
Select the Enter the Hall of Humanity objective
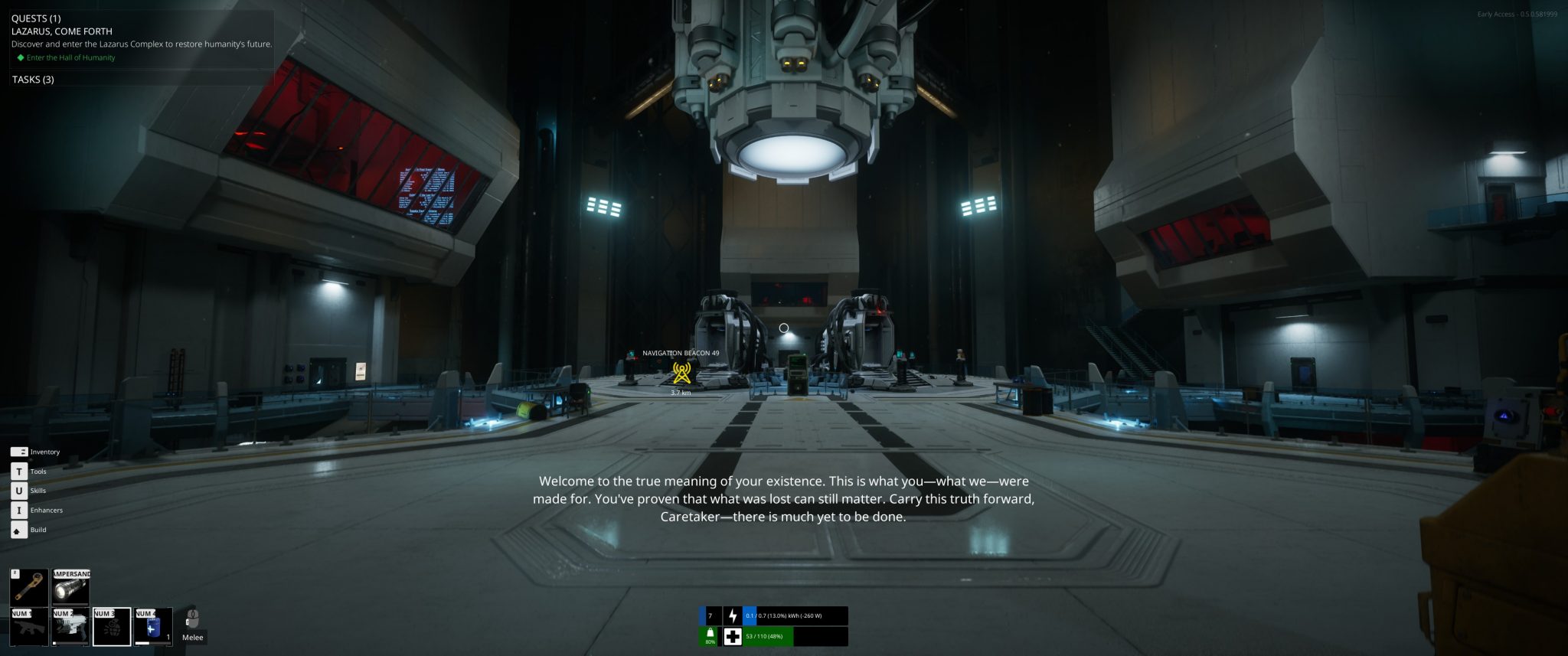point(70,57)
